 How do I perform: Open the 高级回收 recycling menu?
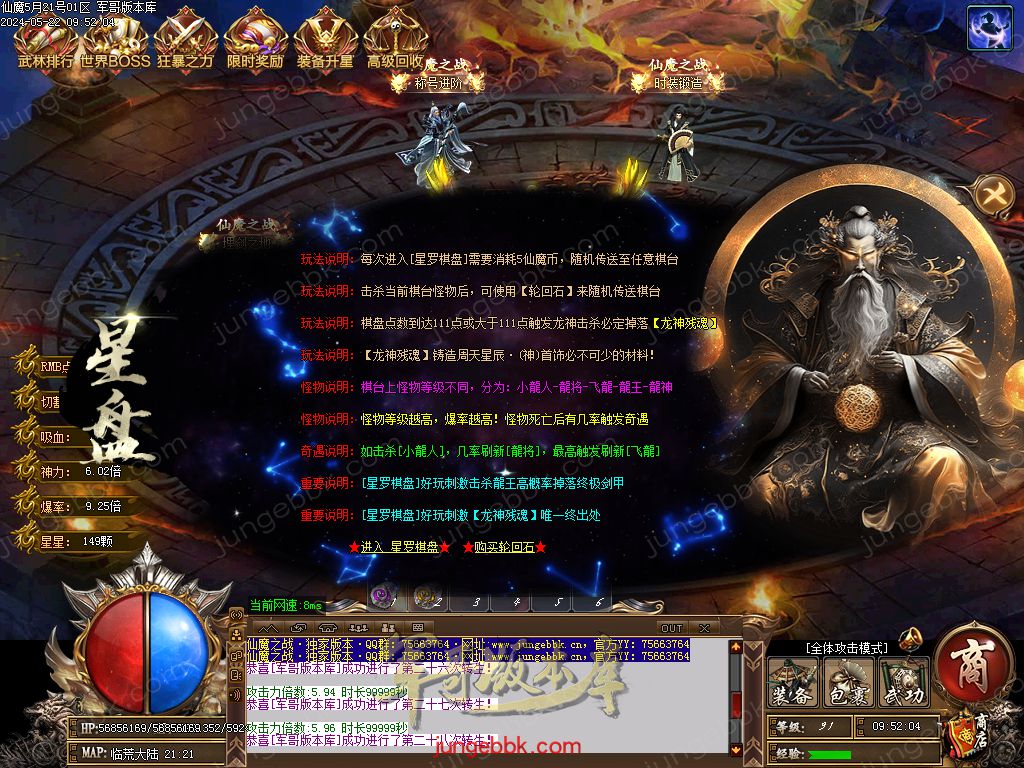395,41
